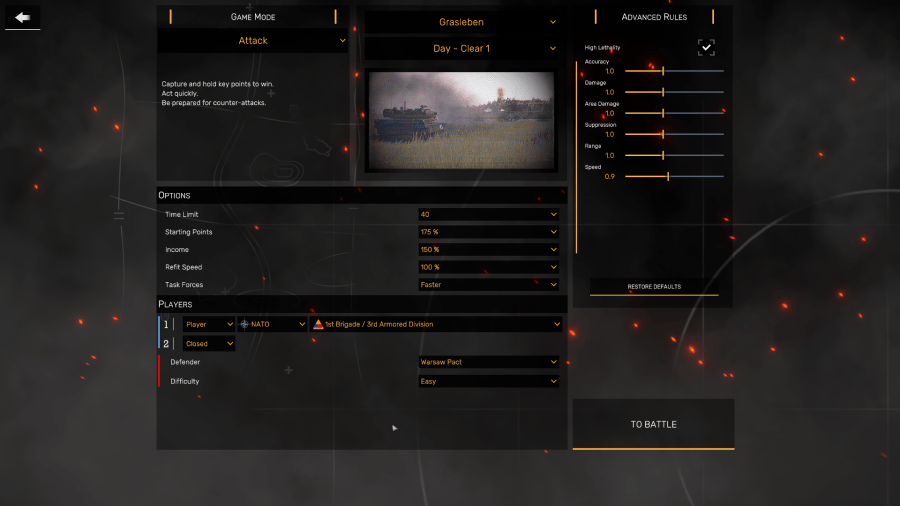
Task: Select the NATO faction dropdown
Action: pos(273,324)
